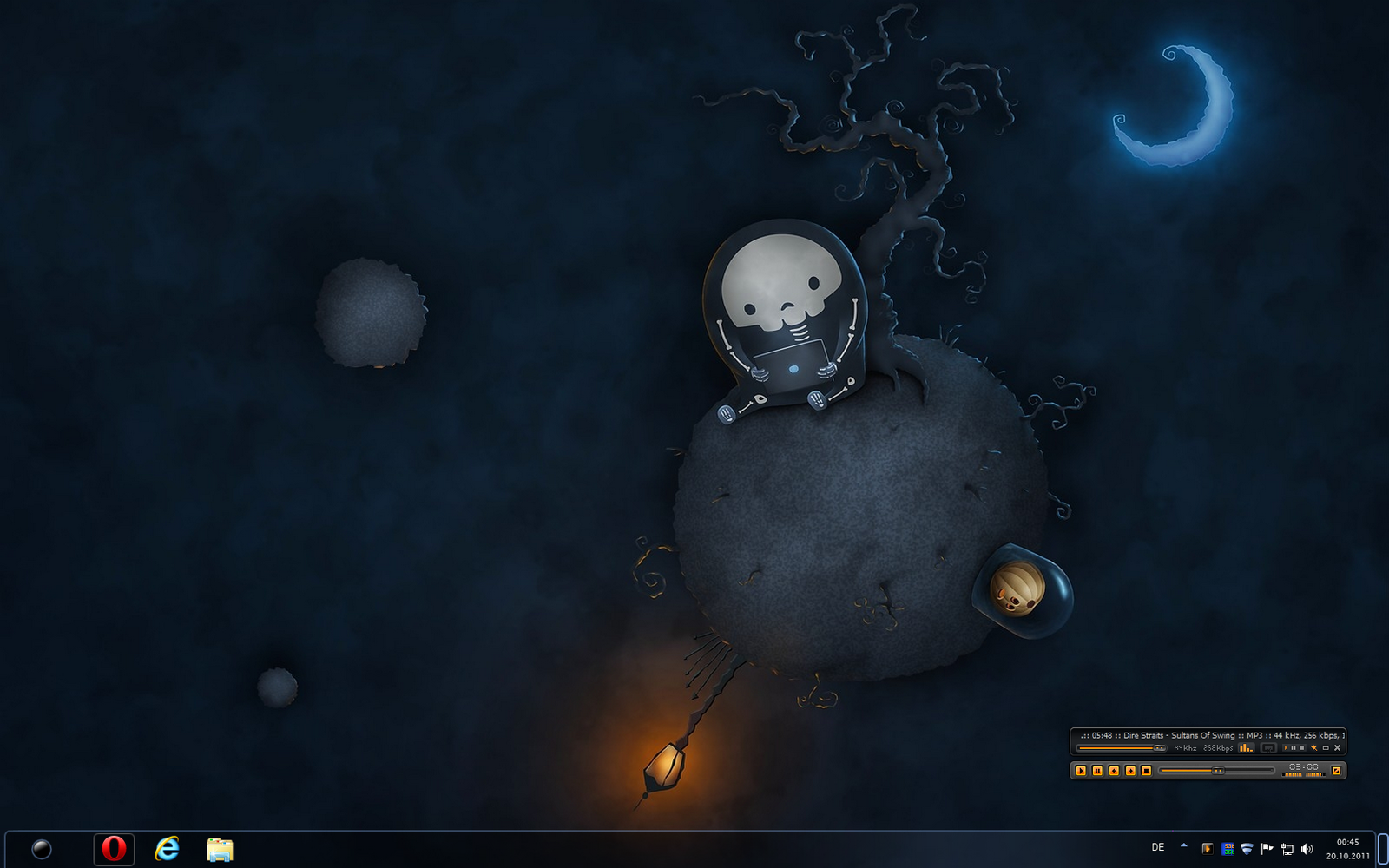The width and height of the screenshot is (1389, 868).
Task: Close the music player with its X
Action: tap(1338, 748)
